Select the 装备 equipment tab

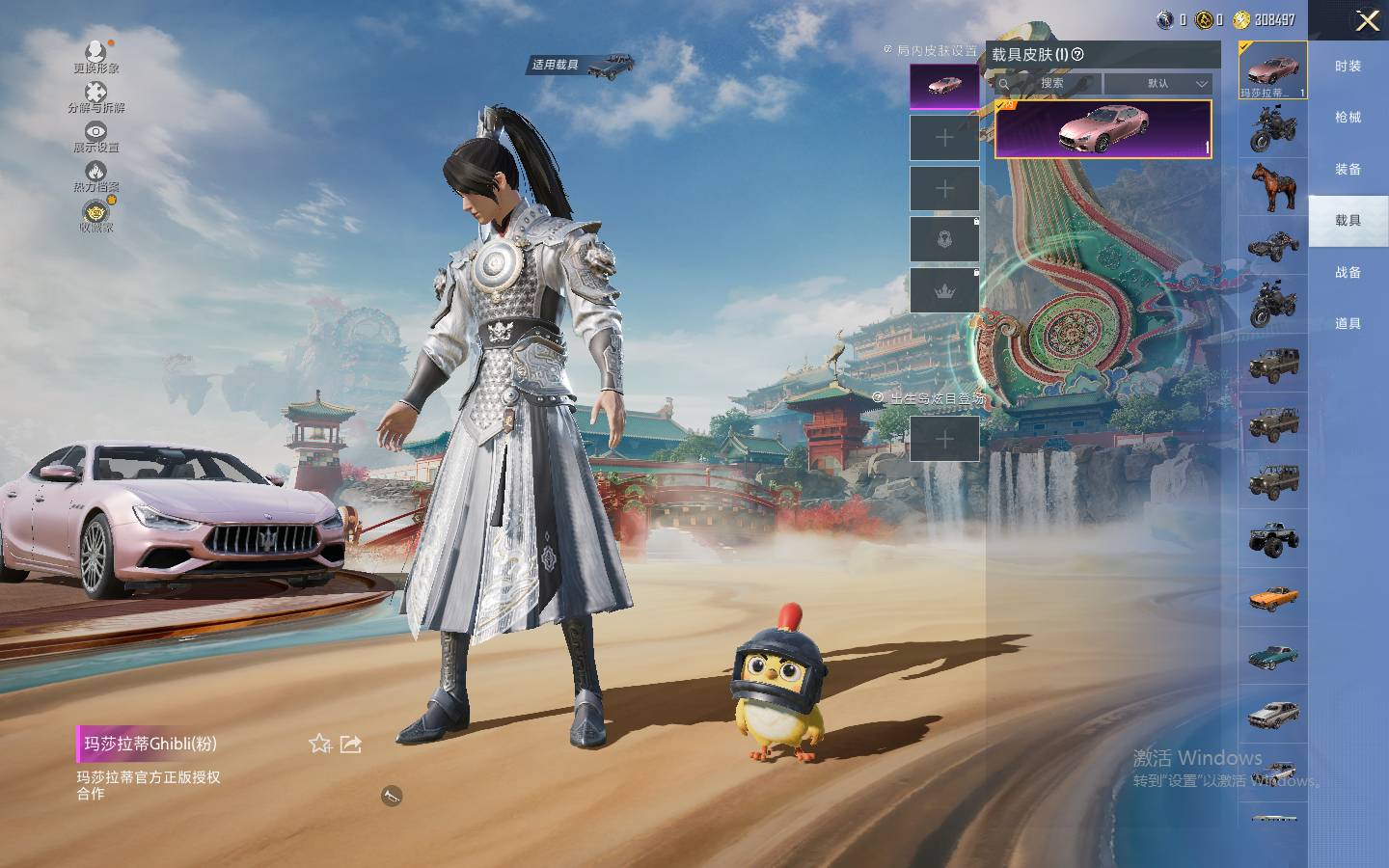tap(1348, 170)
